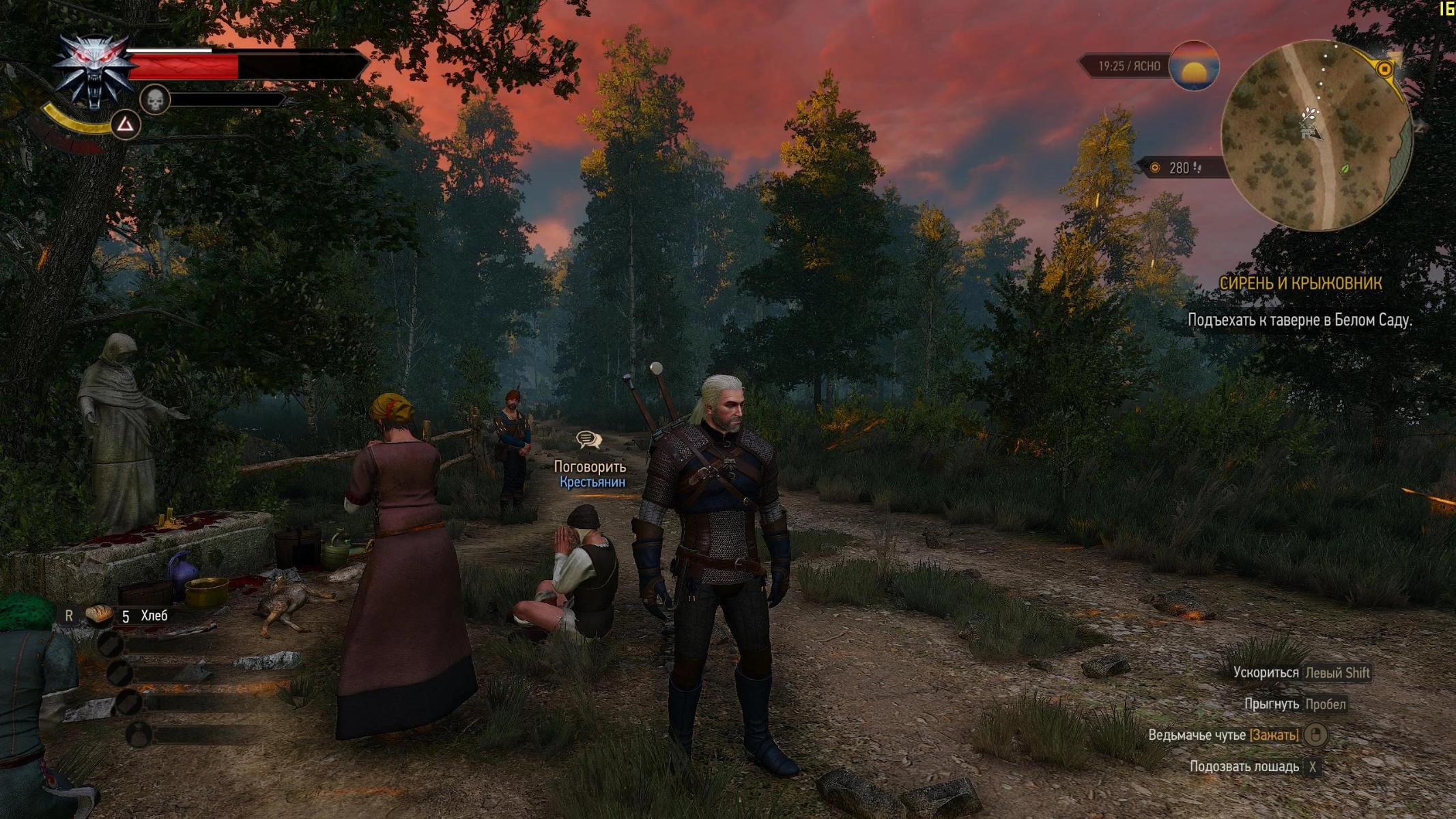Select the active witcher sign triangle icon
Screen dimensions: 1456x819
click(x=126, y=124)
